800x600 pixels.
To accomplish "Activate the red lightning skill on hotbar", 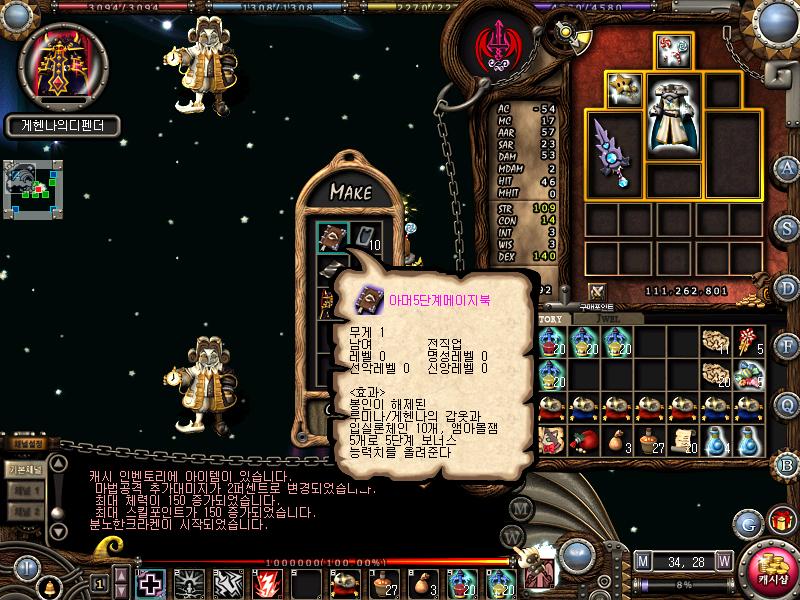I will click(x=269, y=581).
